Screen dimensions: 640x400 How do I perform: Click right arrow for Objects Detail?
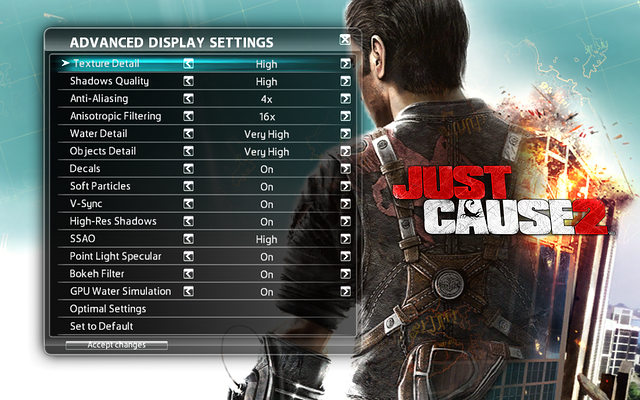click(345, 152)
